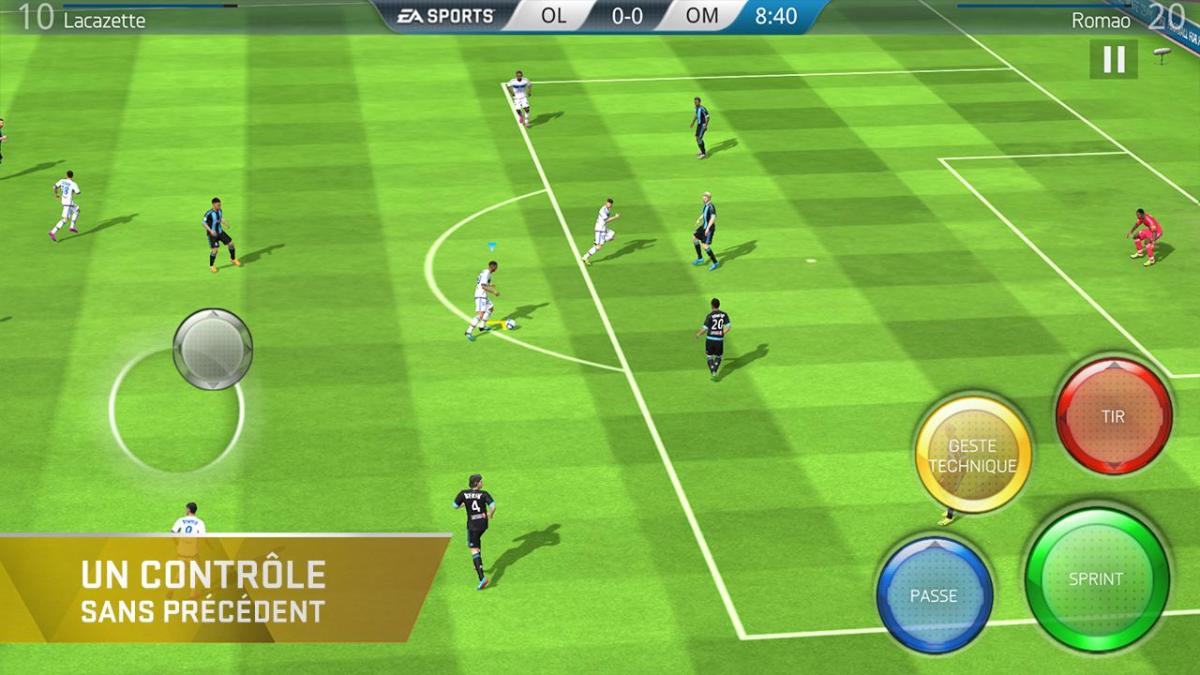Tap the red TIR shoot button
1200x675 pixels.
click(x=1113, y=416)
